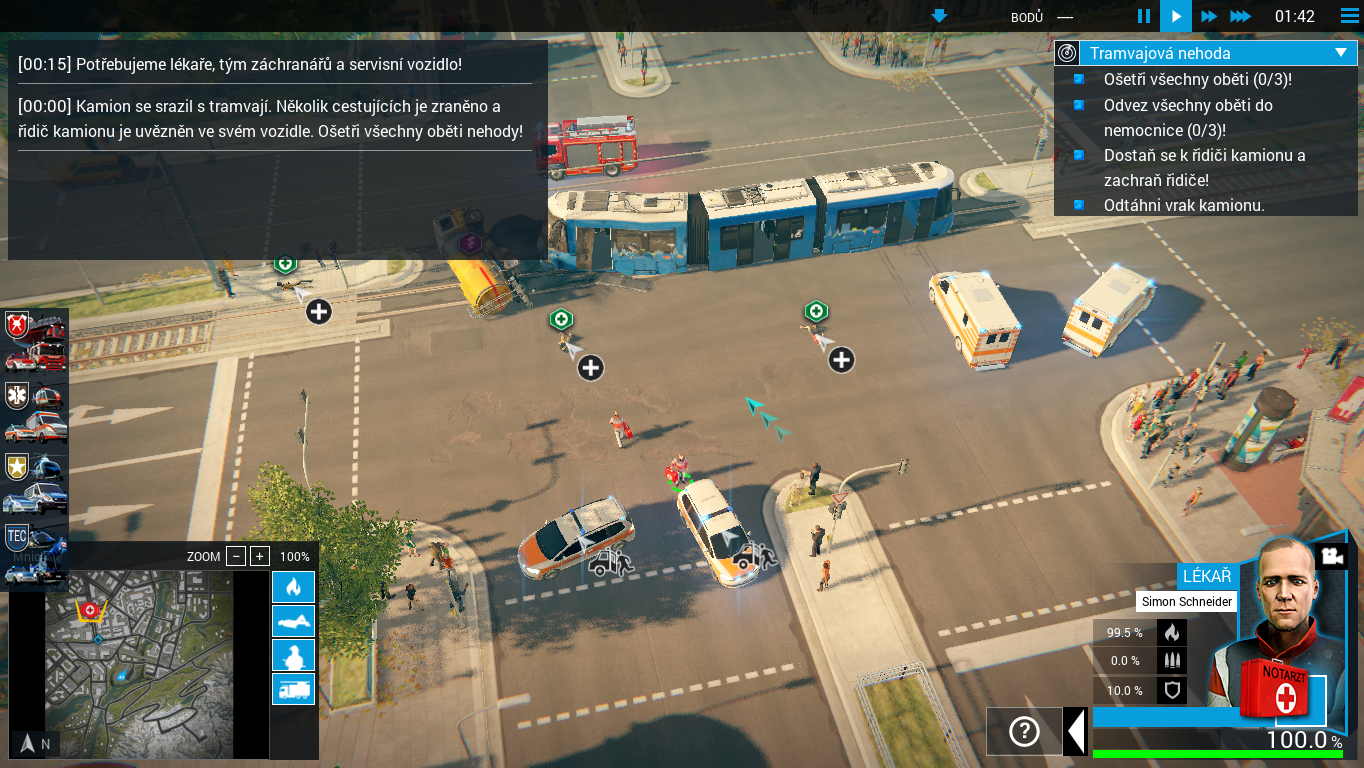1364x768 pixels.
Task: Toggle the vehicles minimap filter
Action: [x=293, y=689]
